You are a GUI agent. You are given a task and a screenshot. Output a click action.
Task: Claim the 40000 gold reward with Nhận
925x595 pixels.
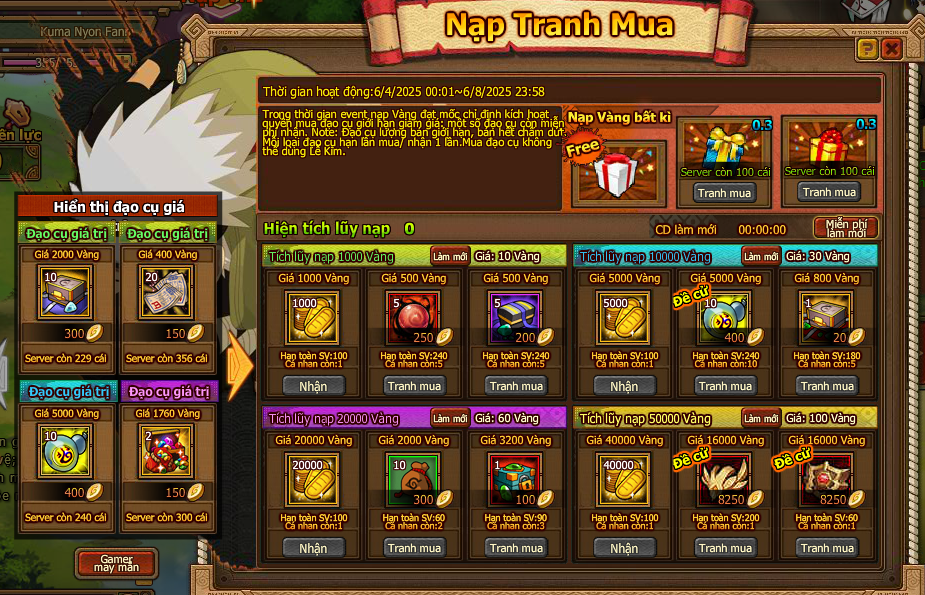point(624,548)
